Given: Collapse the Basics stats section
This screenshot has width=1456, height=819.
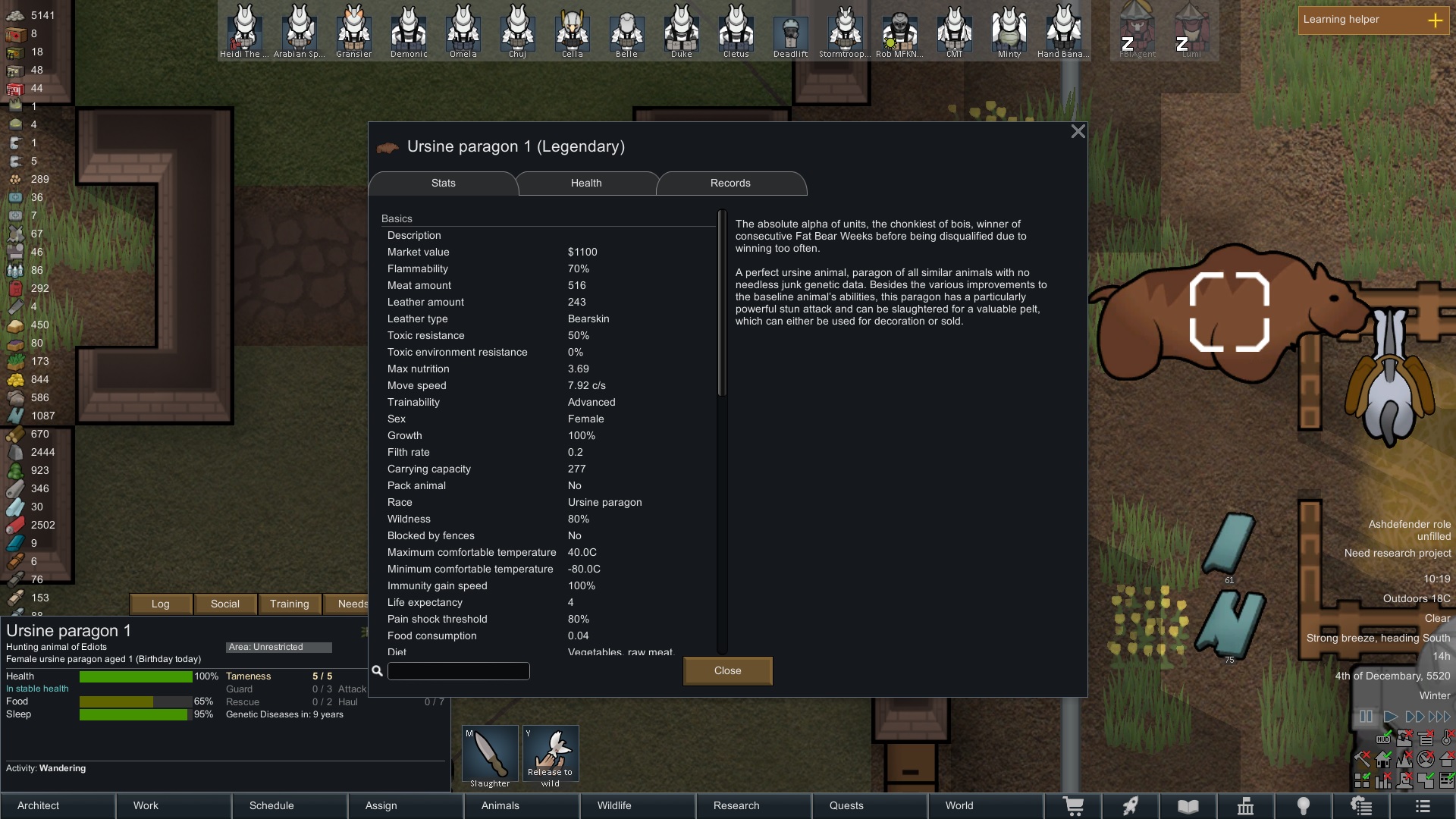Looking at the screenshot, I should [397, 218].
